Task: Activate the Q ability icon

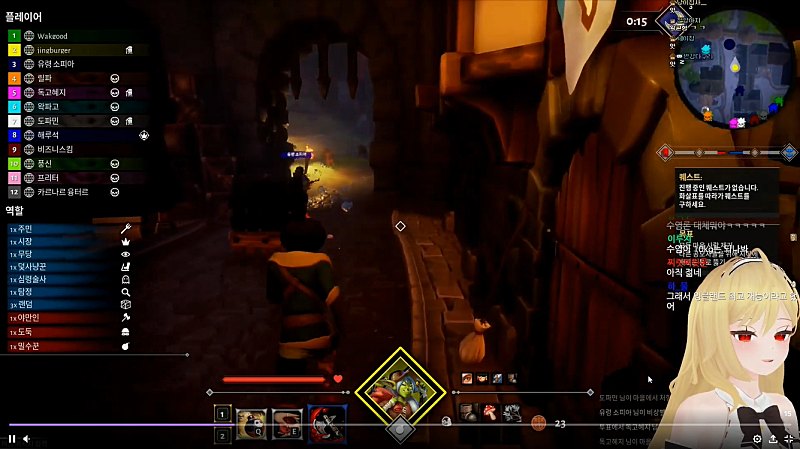Action: (x=251, y=421)
